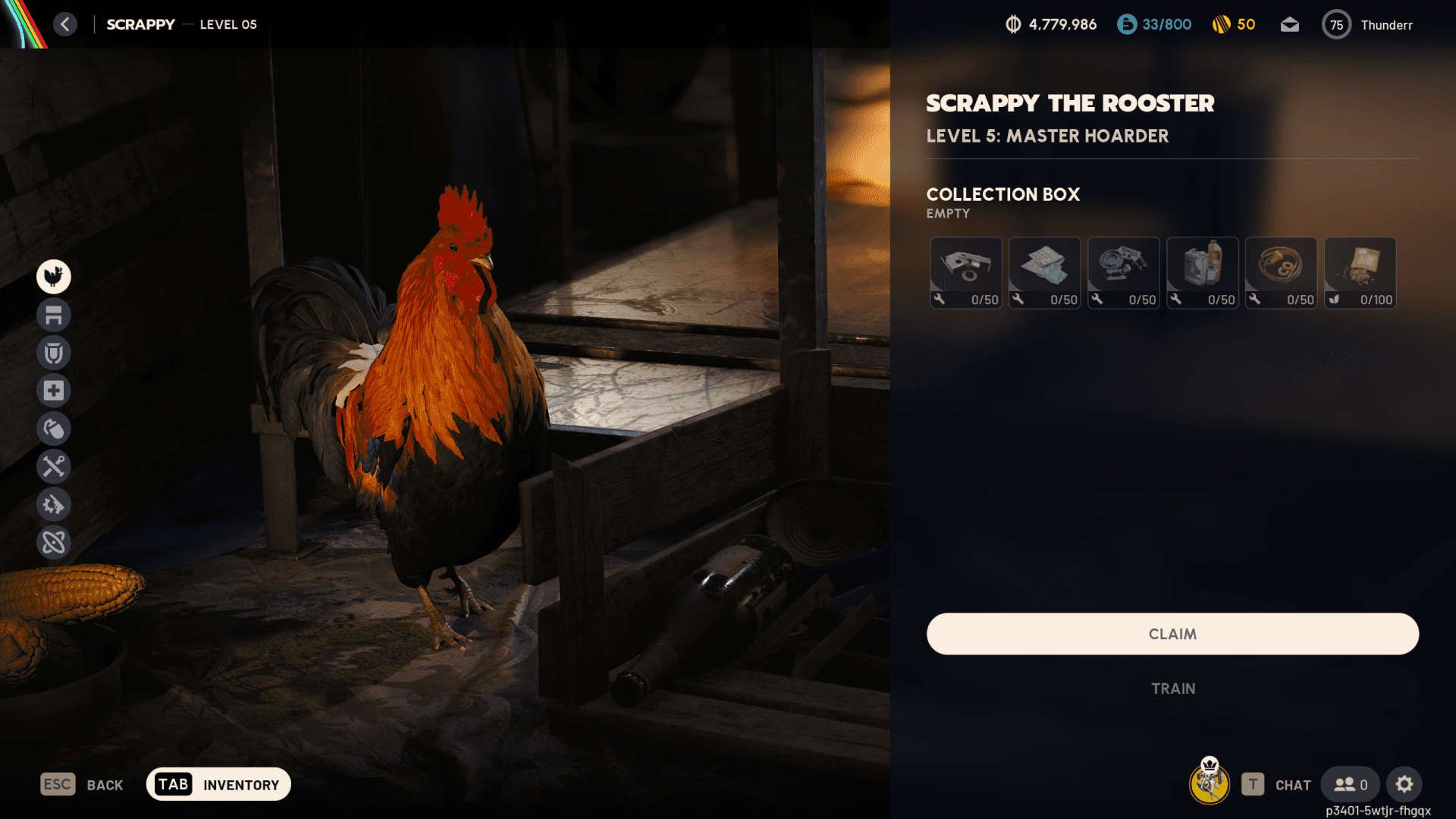Open the settings gear
The height and width of the screenshot is (819, 1456).
1404,784
